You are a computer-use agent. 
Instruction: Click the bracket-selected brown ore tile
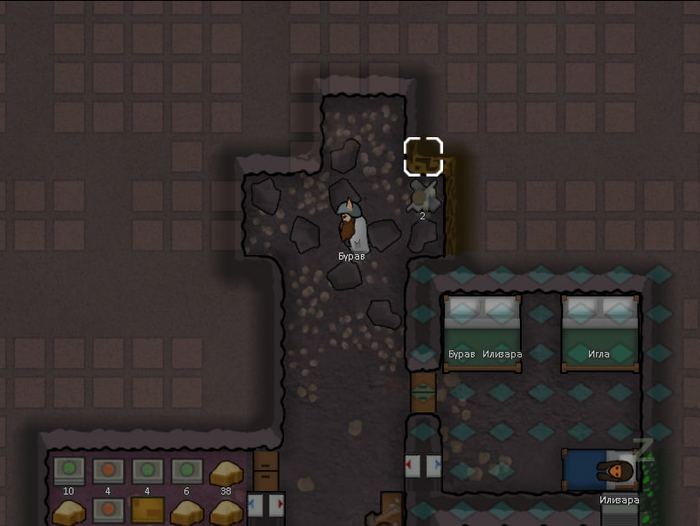point(423,157)
